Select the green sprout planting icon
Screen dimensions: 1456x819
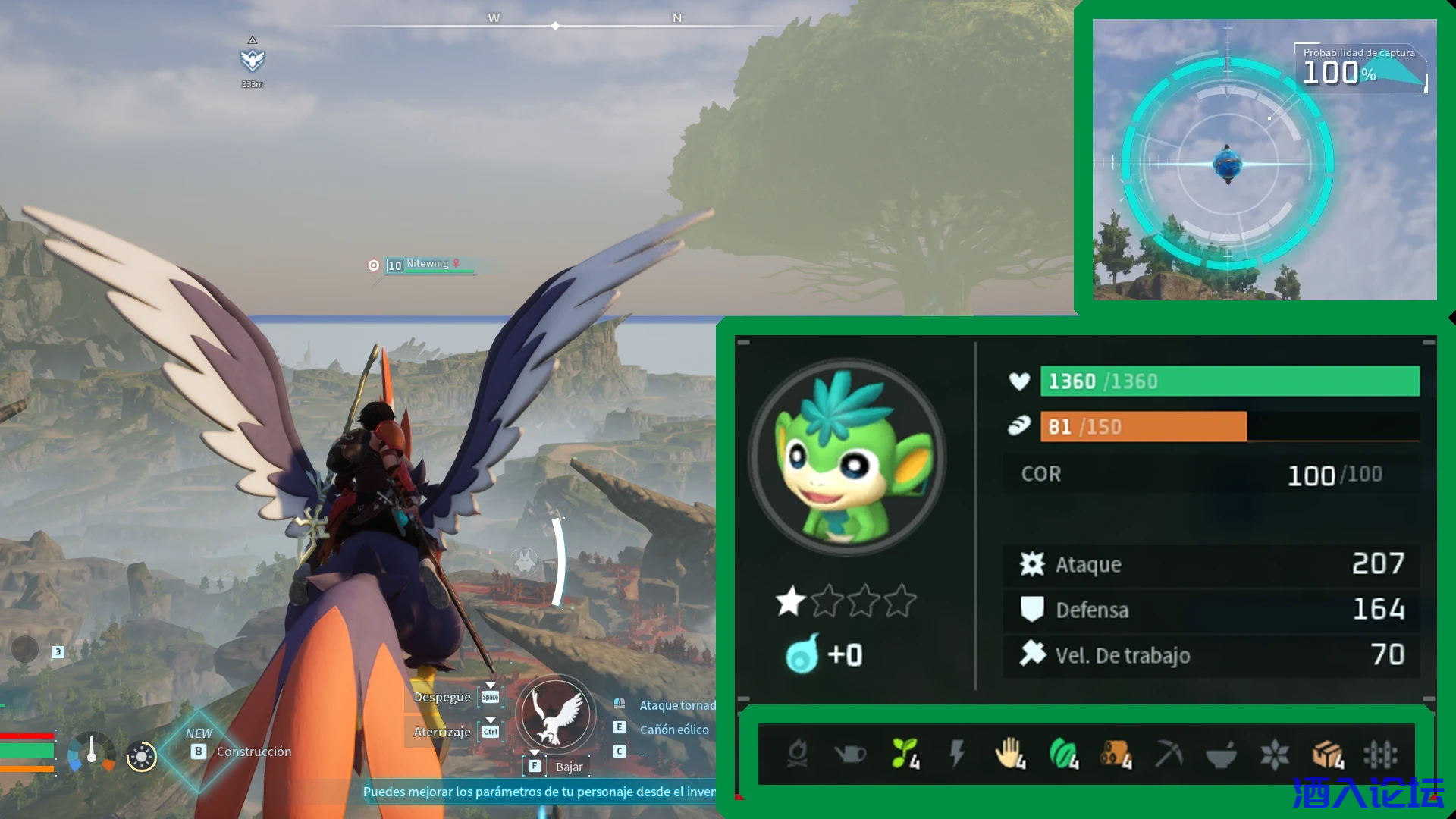pos(904,754)
